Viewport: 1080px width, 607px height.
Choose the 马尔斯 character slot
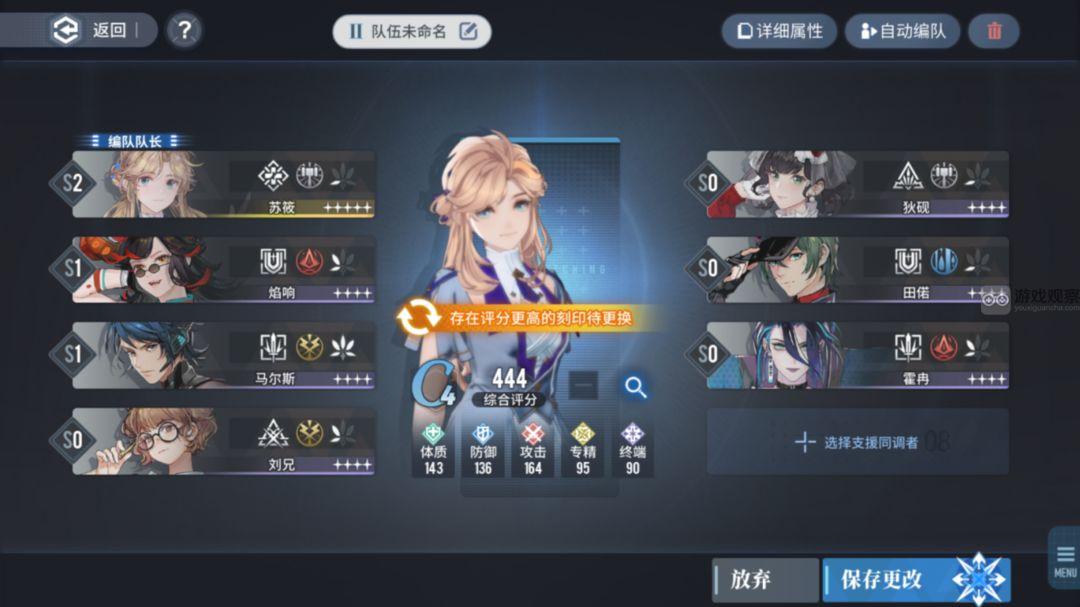click(225, 355)
